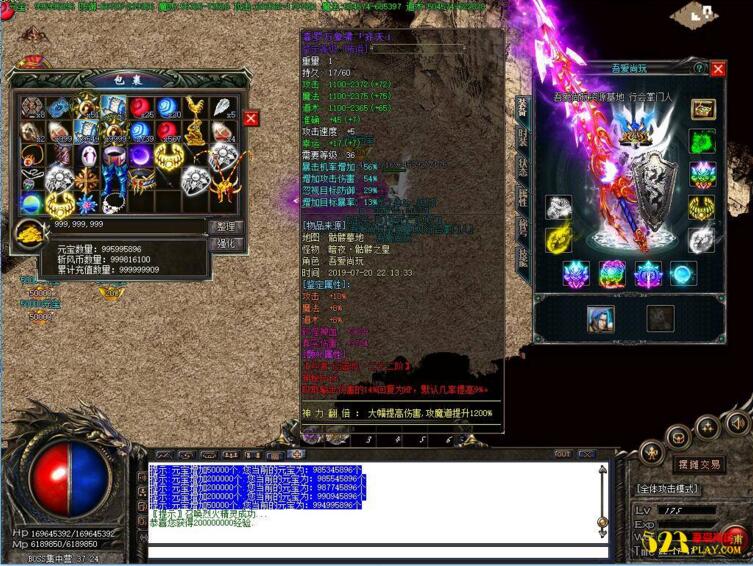
Task: Click the 整理 sort button in the bag
Action: [225, 227]
